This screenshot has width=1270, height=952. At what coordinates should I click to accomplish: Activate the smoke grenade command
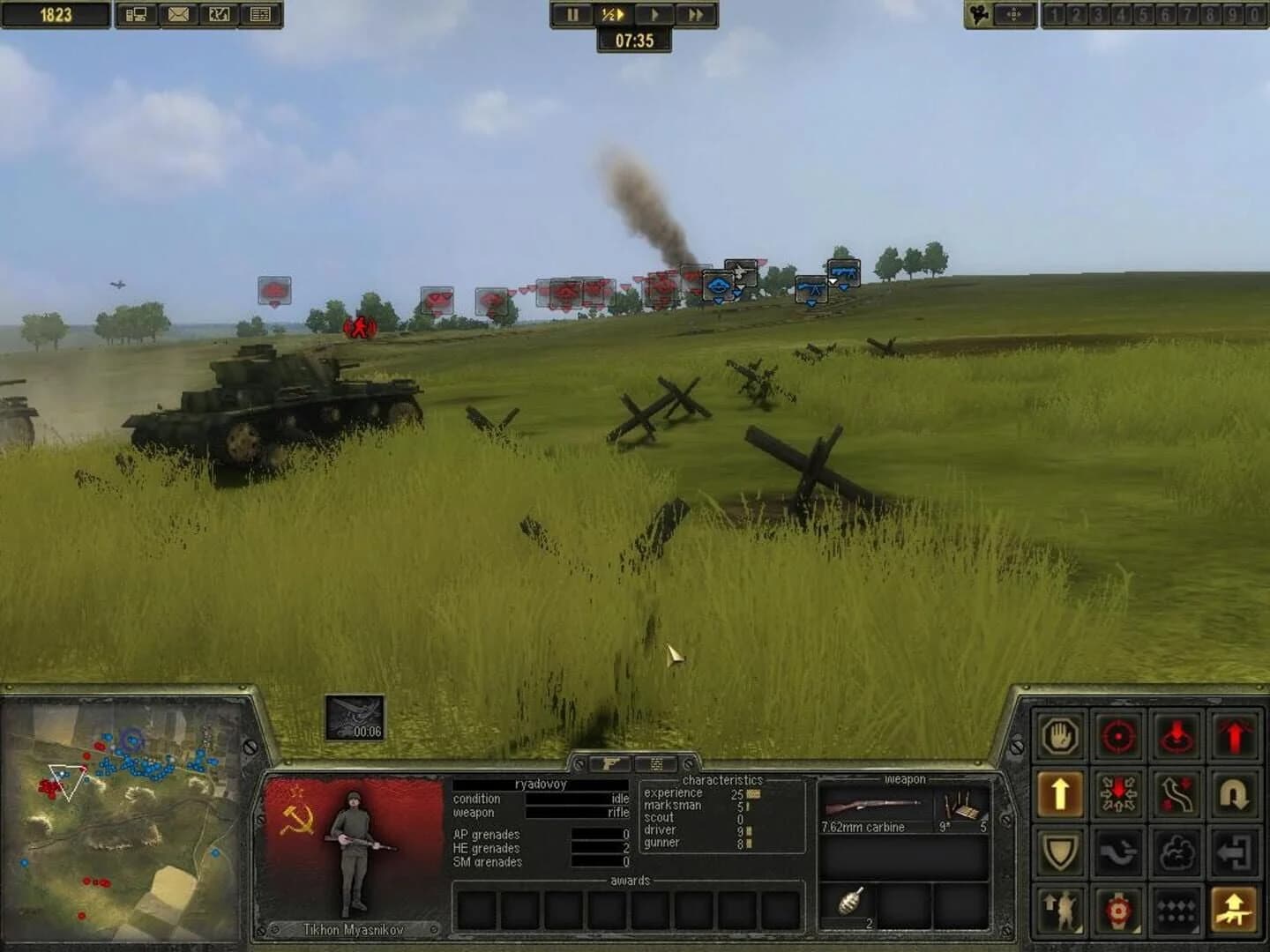coord(1176,851)
